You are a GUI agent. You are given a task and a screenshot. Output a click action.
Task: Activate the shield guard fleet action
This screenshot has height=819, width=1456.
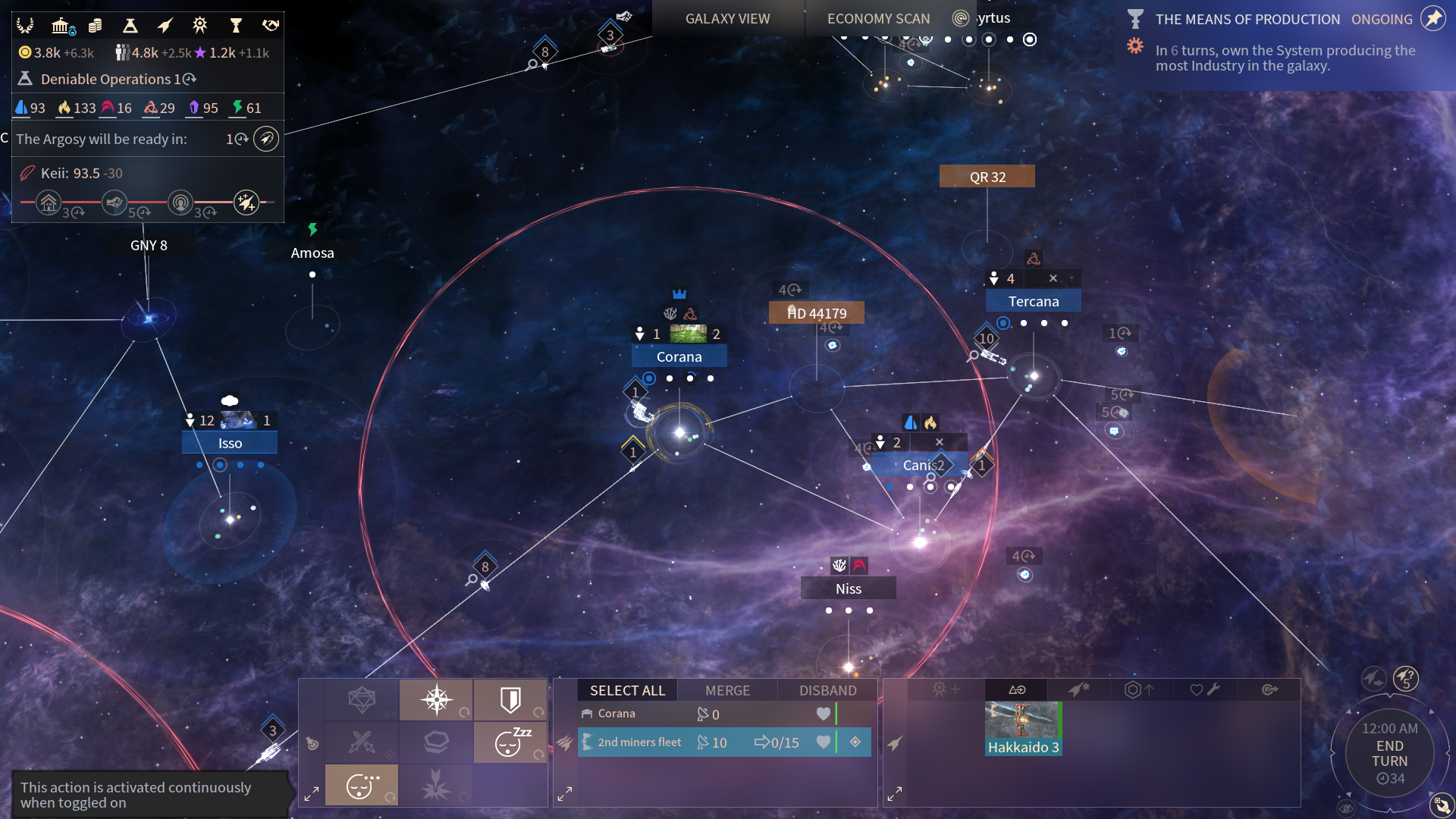point(510,699)
